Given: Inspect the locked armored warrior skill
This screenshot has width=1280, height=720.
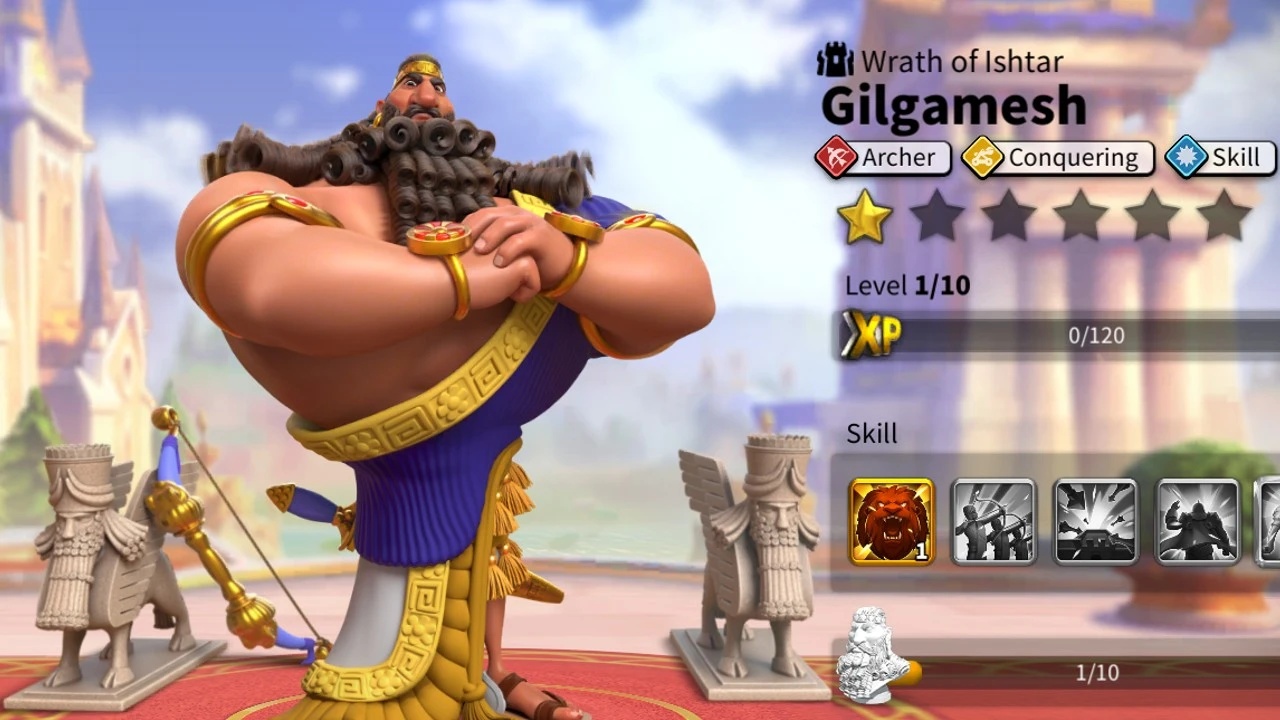Looking at the screenshot, I should tap(1198, 521).
